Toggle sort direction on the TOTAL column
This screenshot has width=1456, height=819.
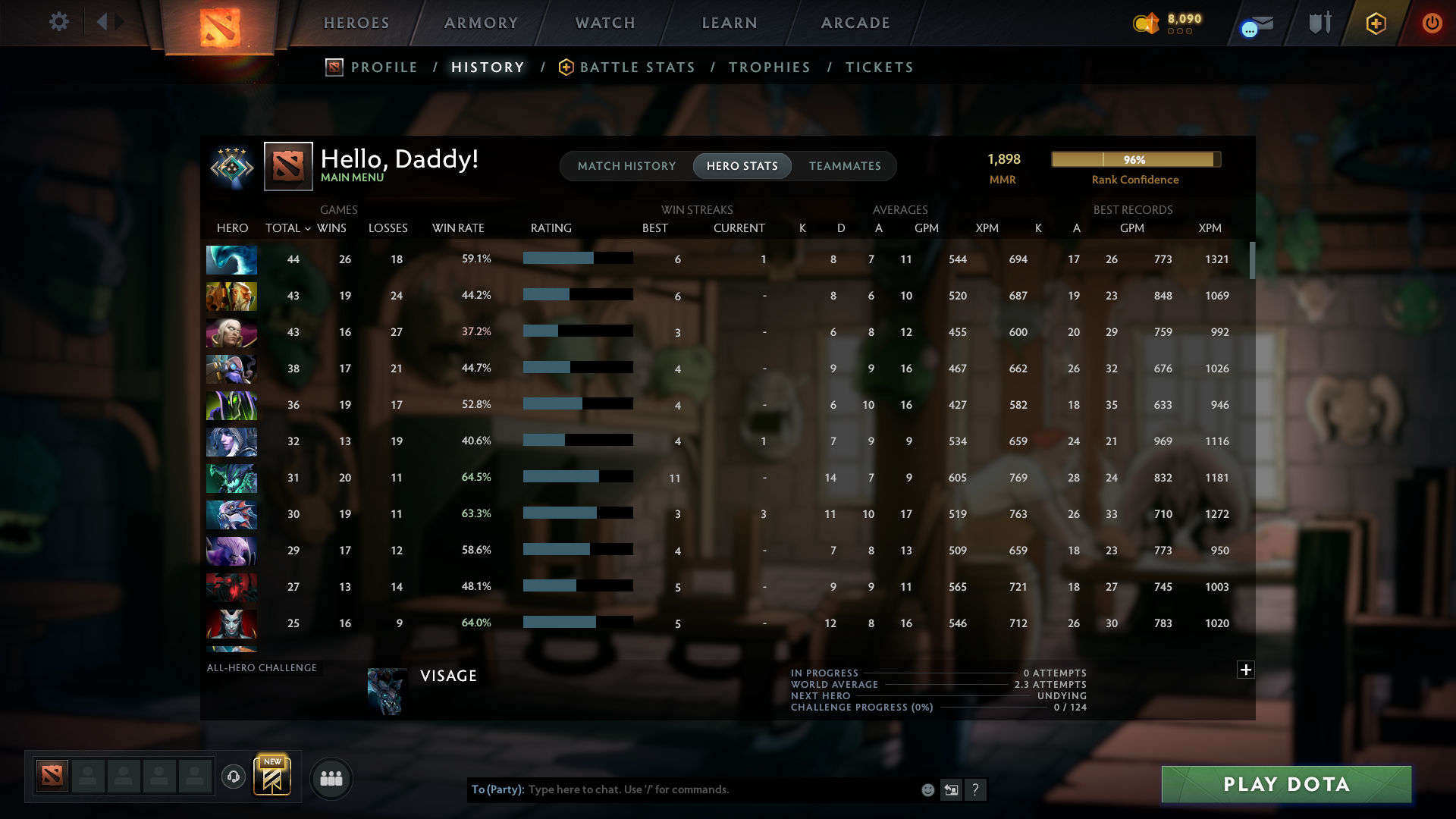(x=287, y=227)
